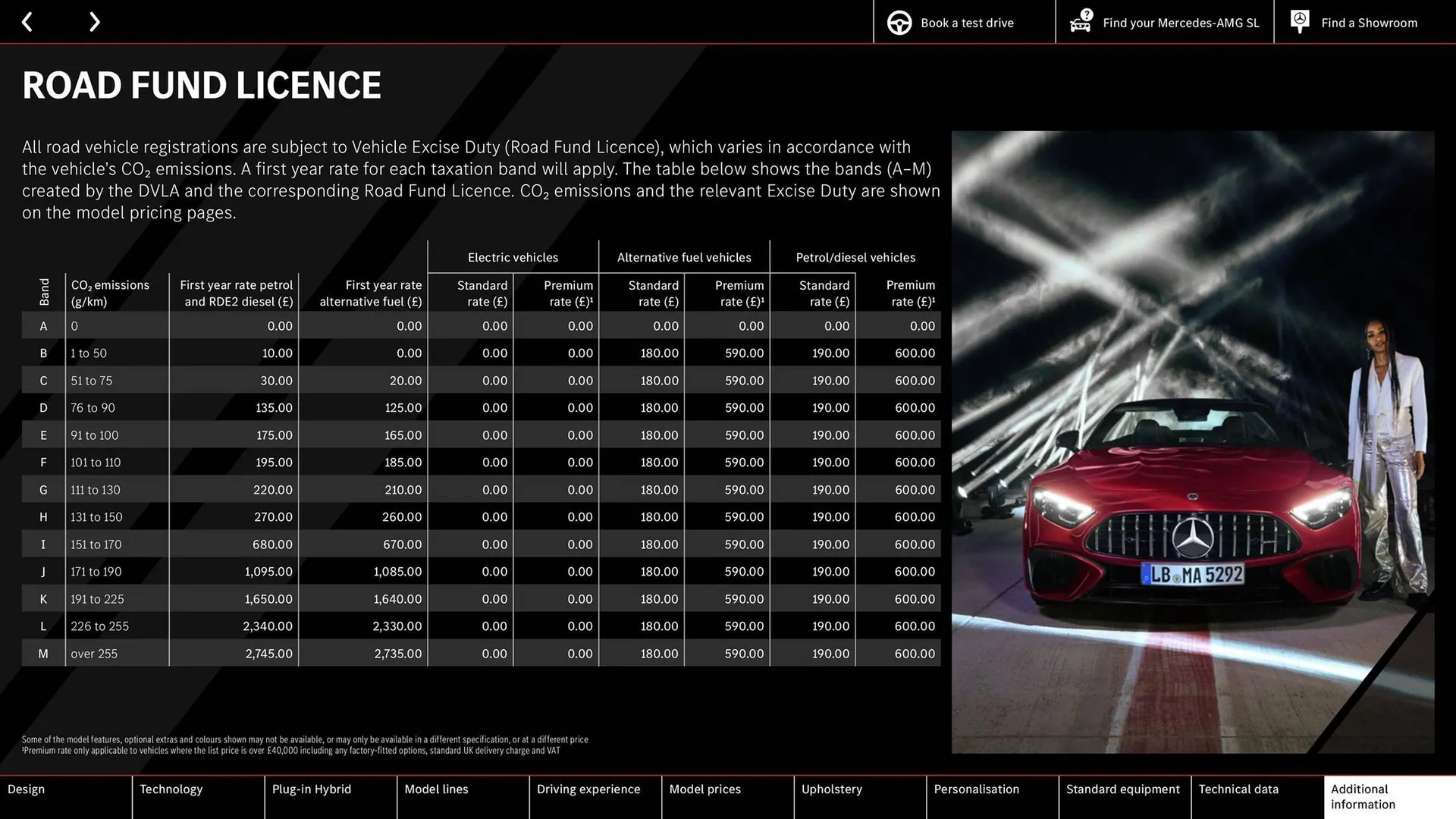Viewport: 1456px width, 819px height.
Task: Click the Book a test drive link
Action: point(966,22)
